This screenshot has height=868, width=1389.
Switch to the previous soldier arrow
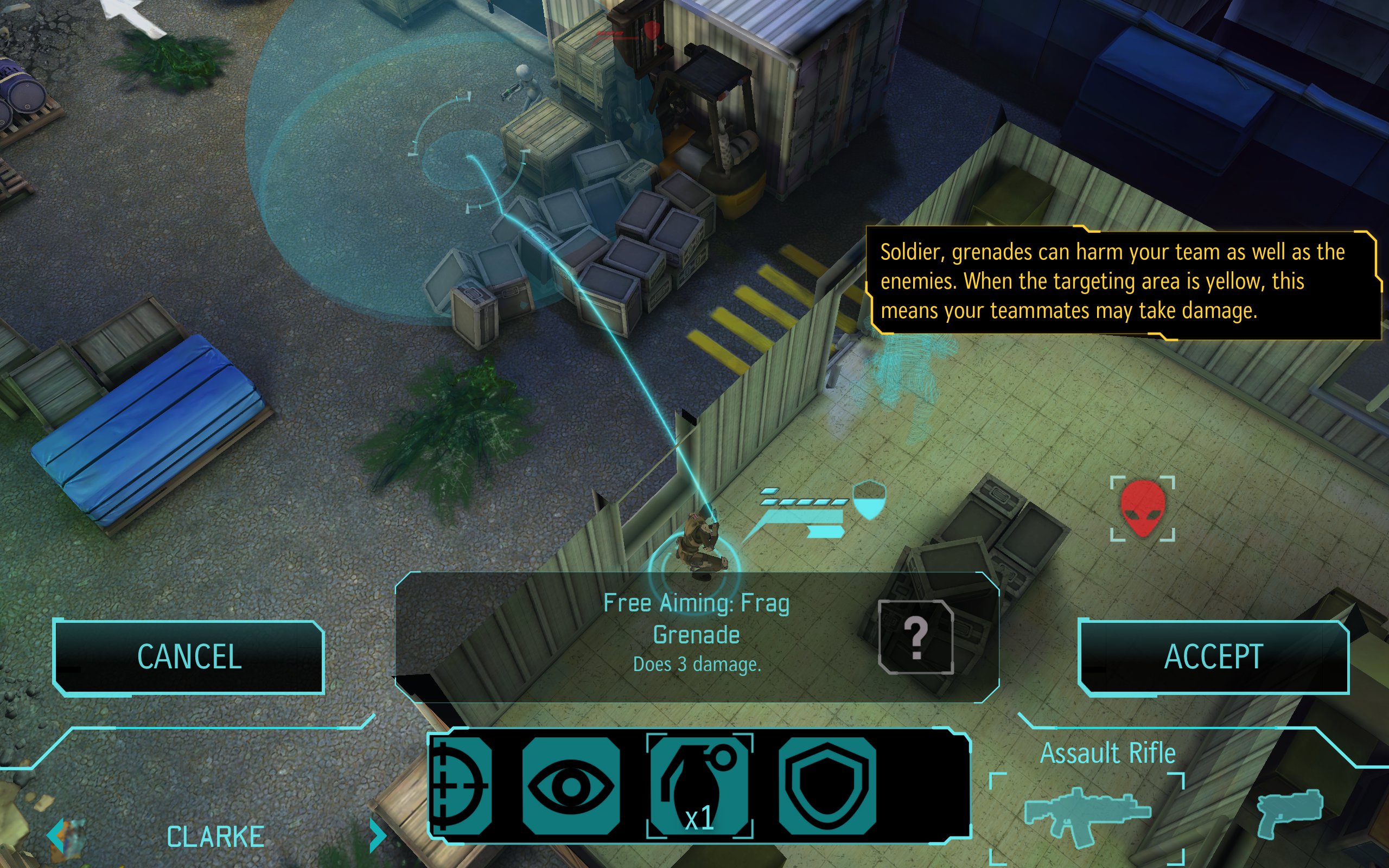58,835
